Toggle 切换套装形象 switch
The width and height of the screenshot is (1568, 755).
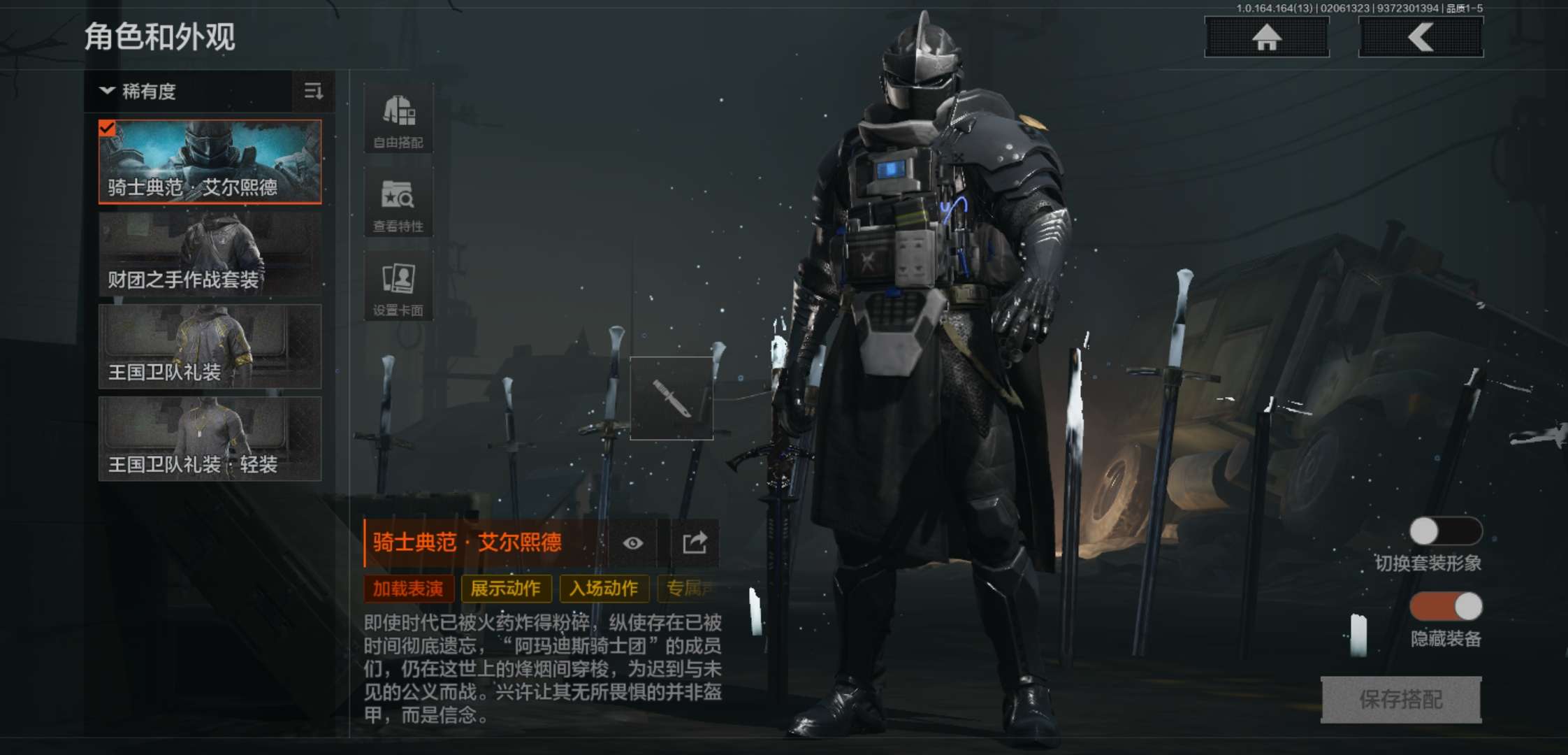pos(1445,531)
